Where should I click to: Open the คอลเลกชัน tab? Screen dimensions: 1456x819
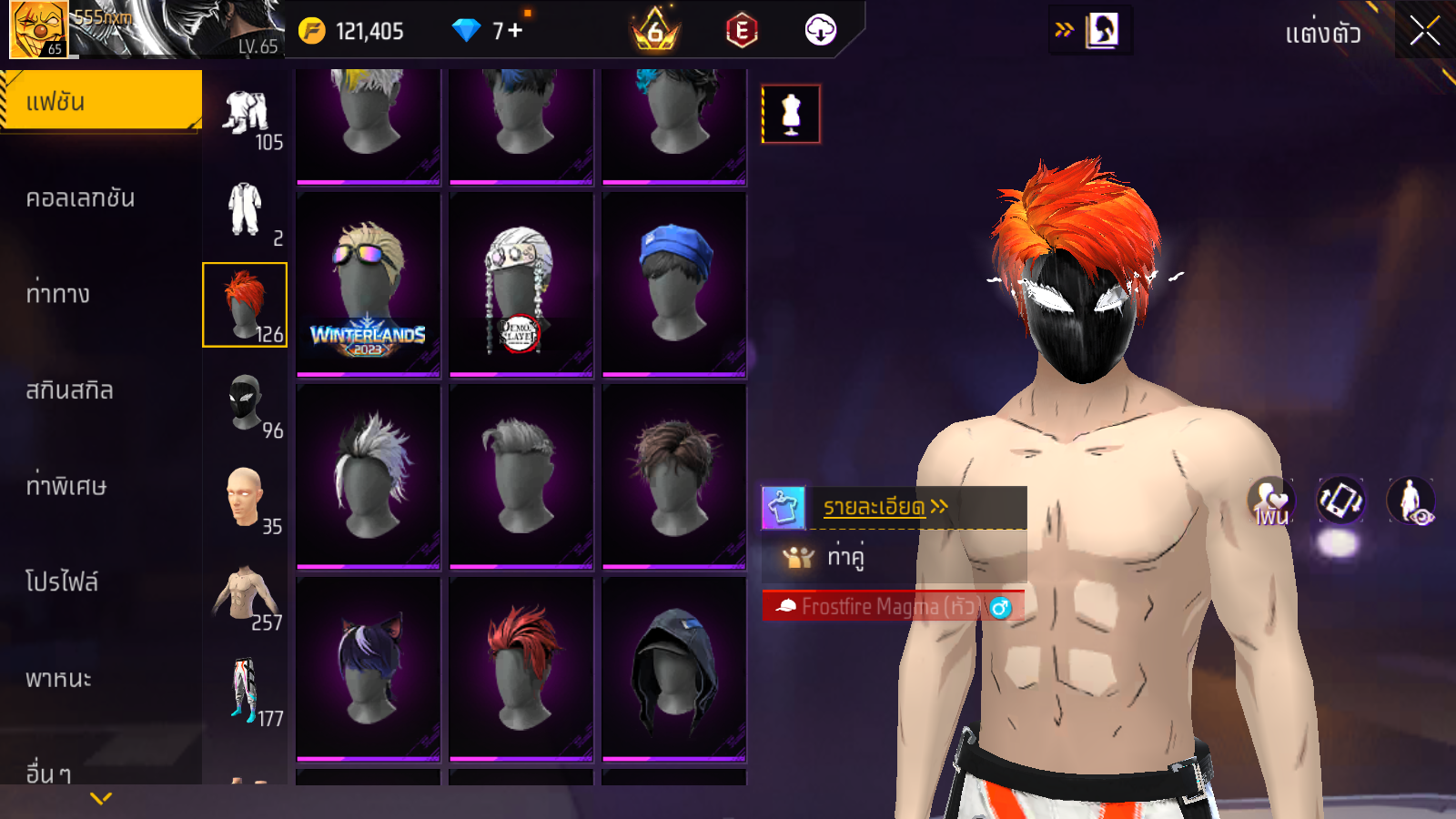click(x=82, y=197)
